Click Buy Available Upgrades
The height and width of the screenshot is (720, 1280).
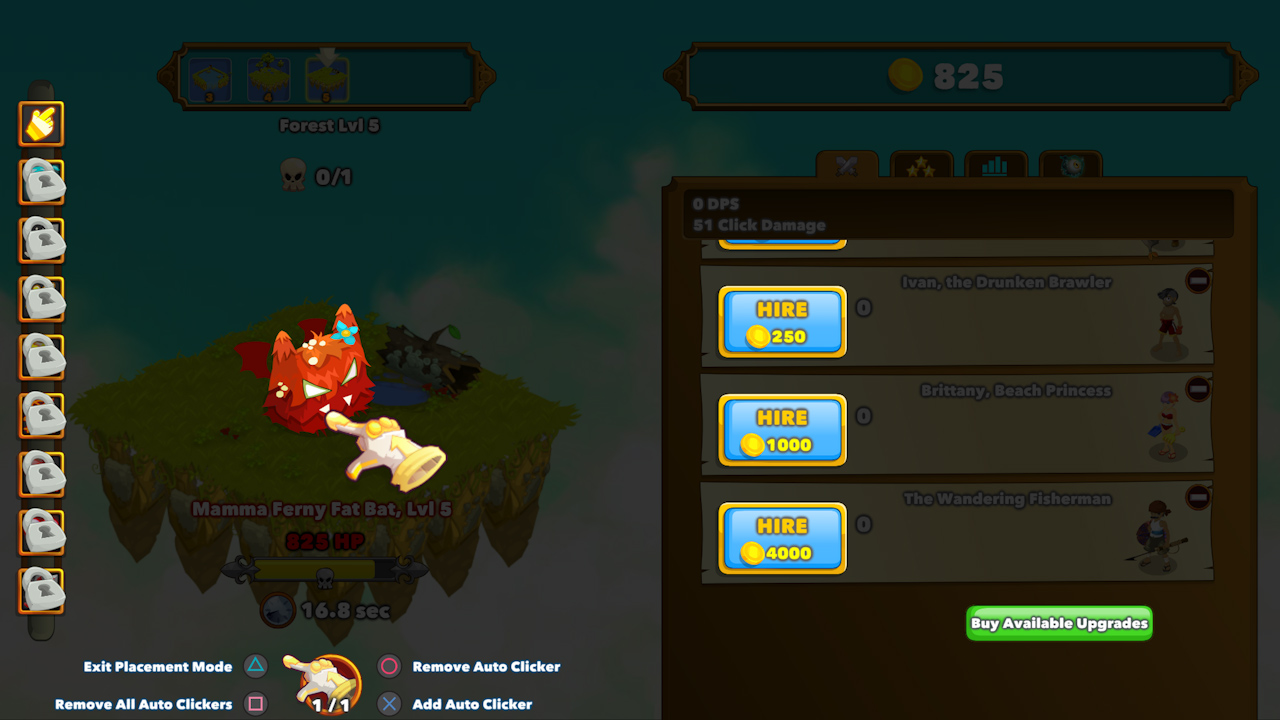[1058, 622]
